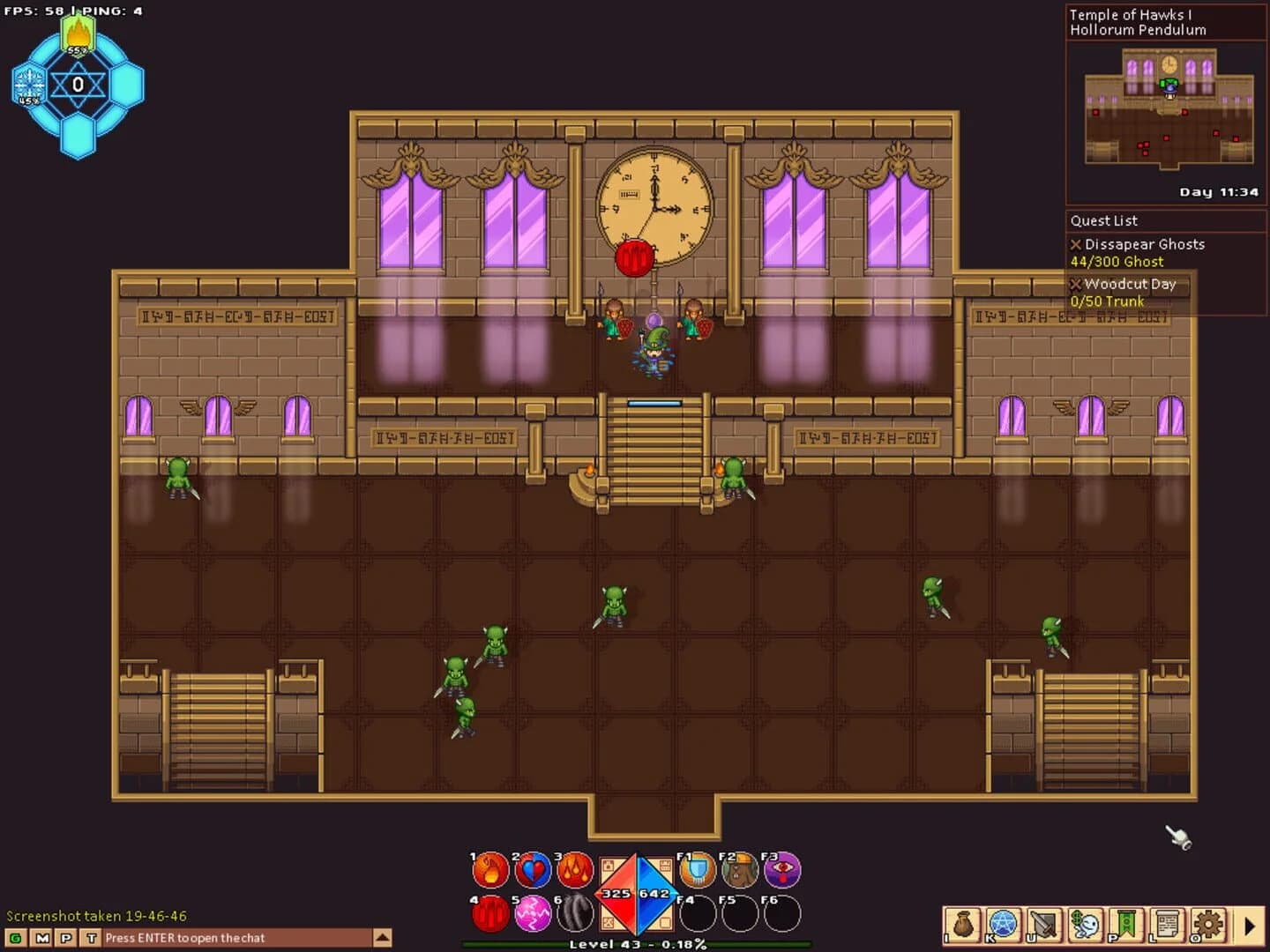
Task: Toggle tracking for the Dissapear Ghosts quest
Action: tap(1076, 244)
